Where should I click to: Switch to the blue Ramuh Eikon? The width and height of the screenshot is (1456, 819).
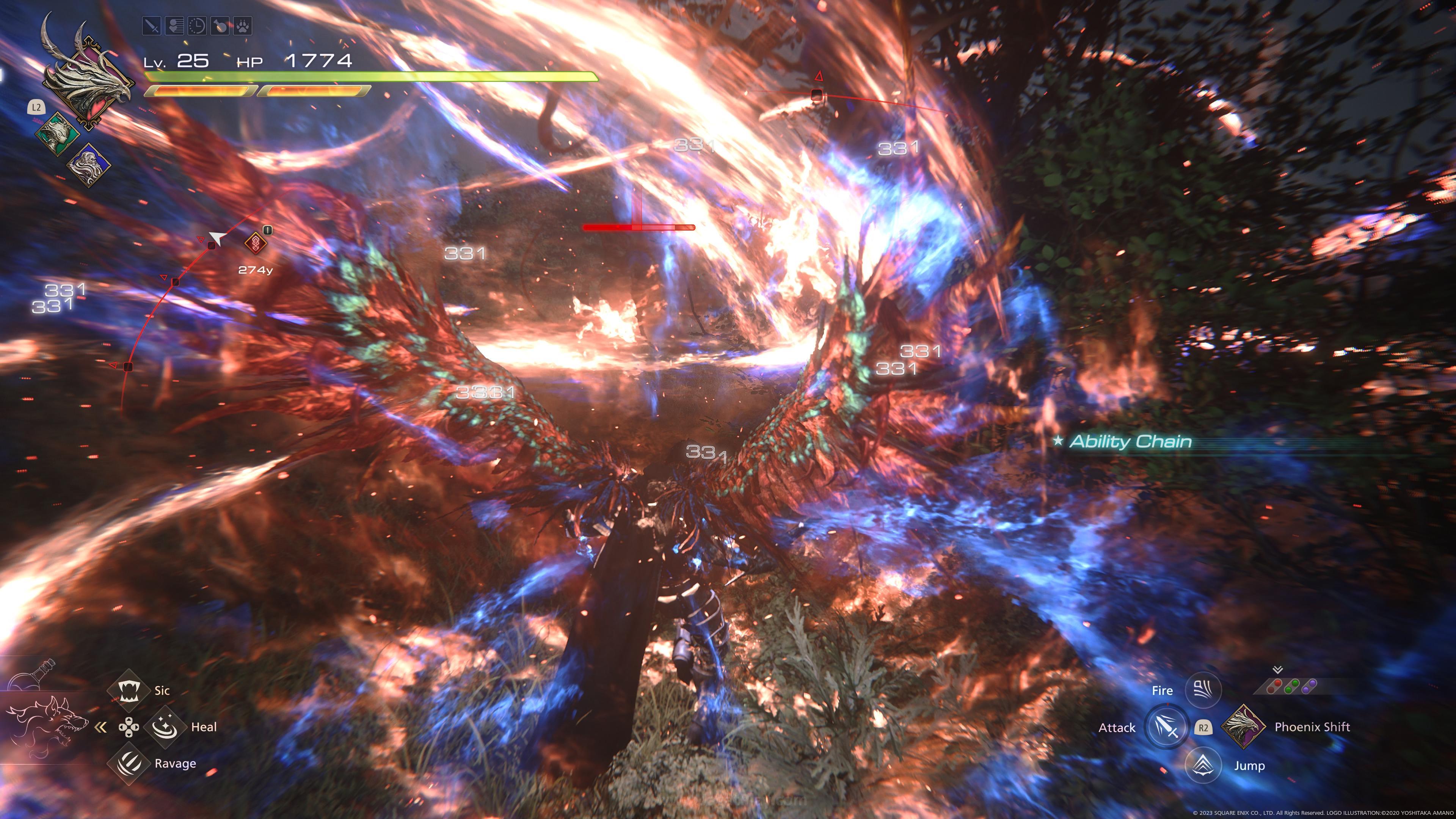tap(89, 165)
